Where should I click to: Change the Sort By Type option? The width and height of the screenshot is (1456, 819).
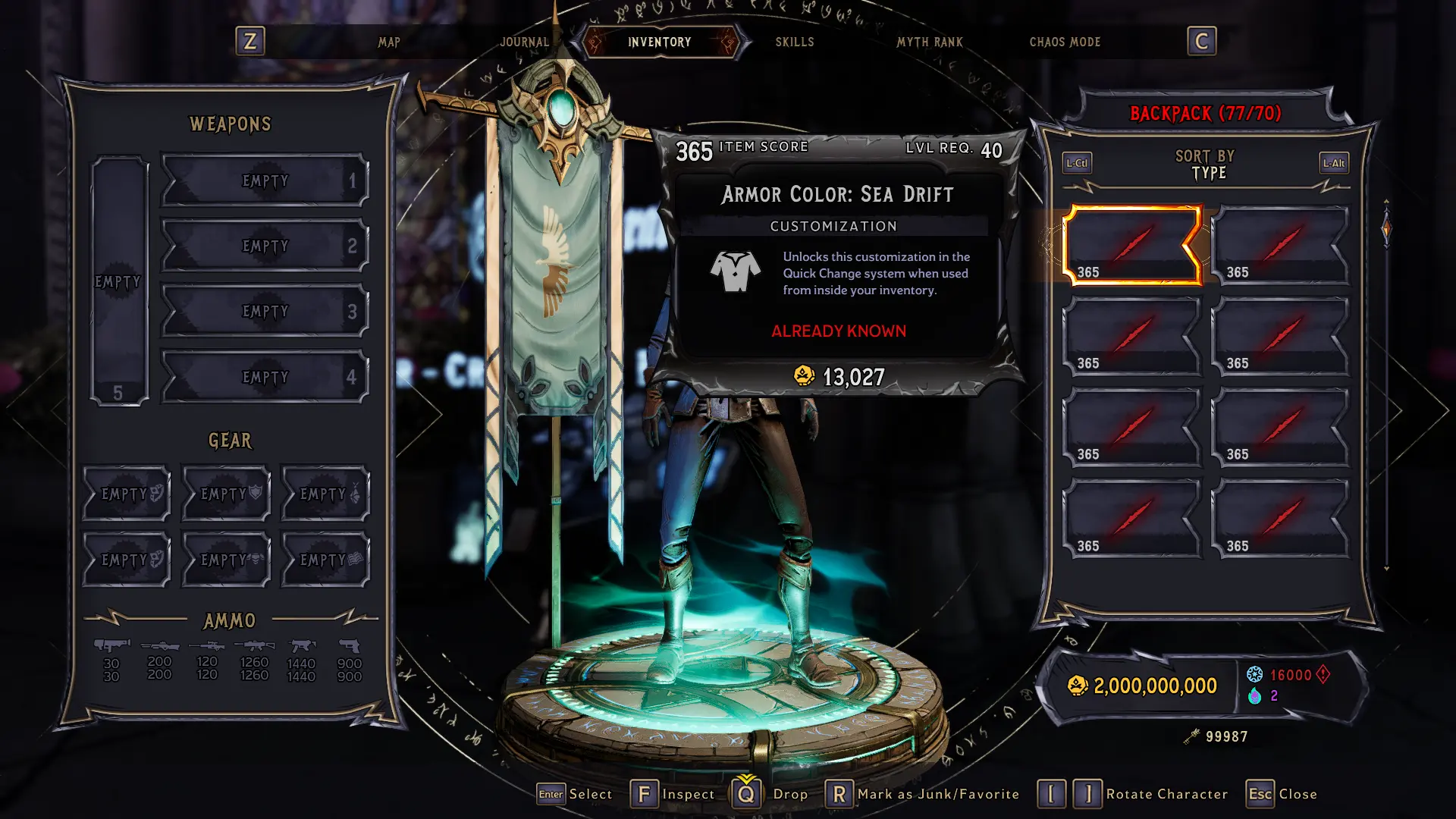click(1205, 165)
